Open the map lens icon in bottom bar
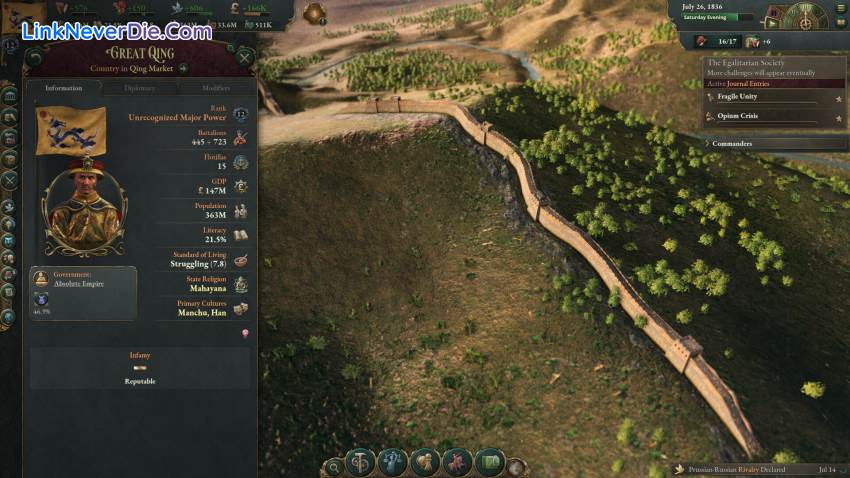The width and height of the screenshot is (850, 478). point(489,462)
